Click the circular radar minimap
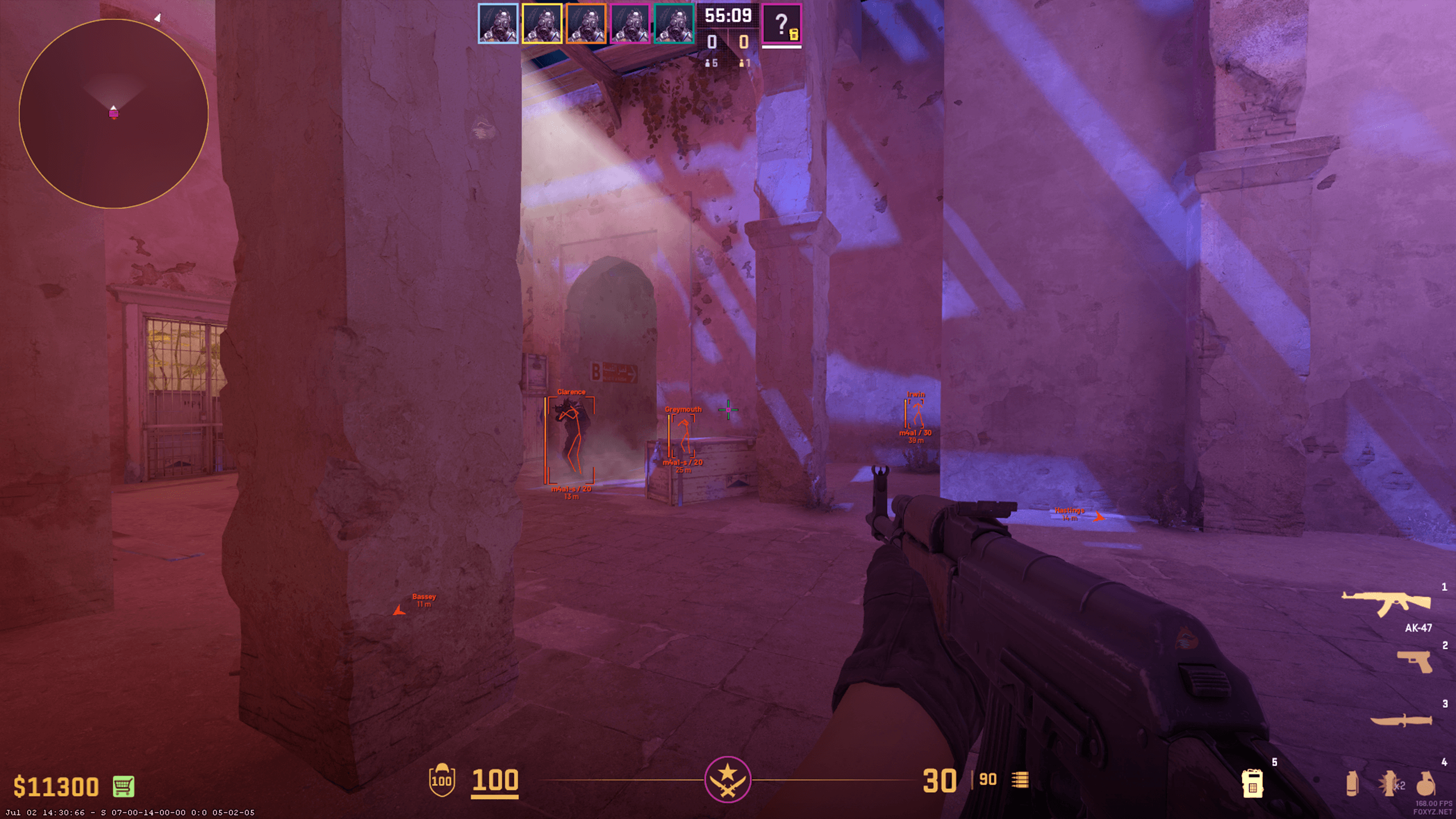Viewport: 1456px width, 819px height. coord(114,114)
